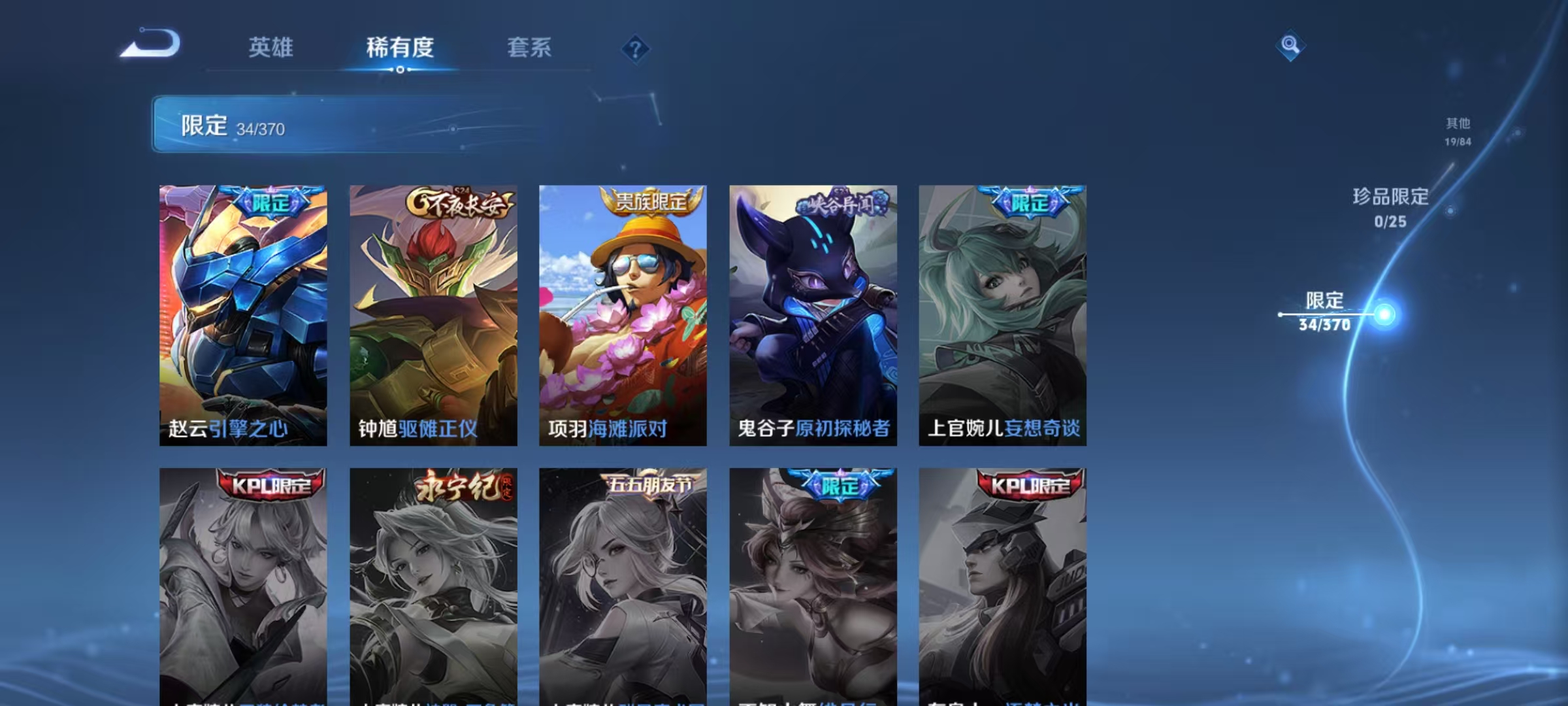This screenshot has width=1568, height=706.
Task: Click the question mark help icon
Action: coord(636,48)
